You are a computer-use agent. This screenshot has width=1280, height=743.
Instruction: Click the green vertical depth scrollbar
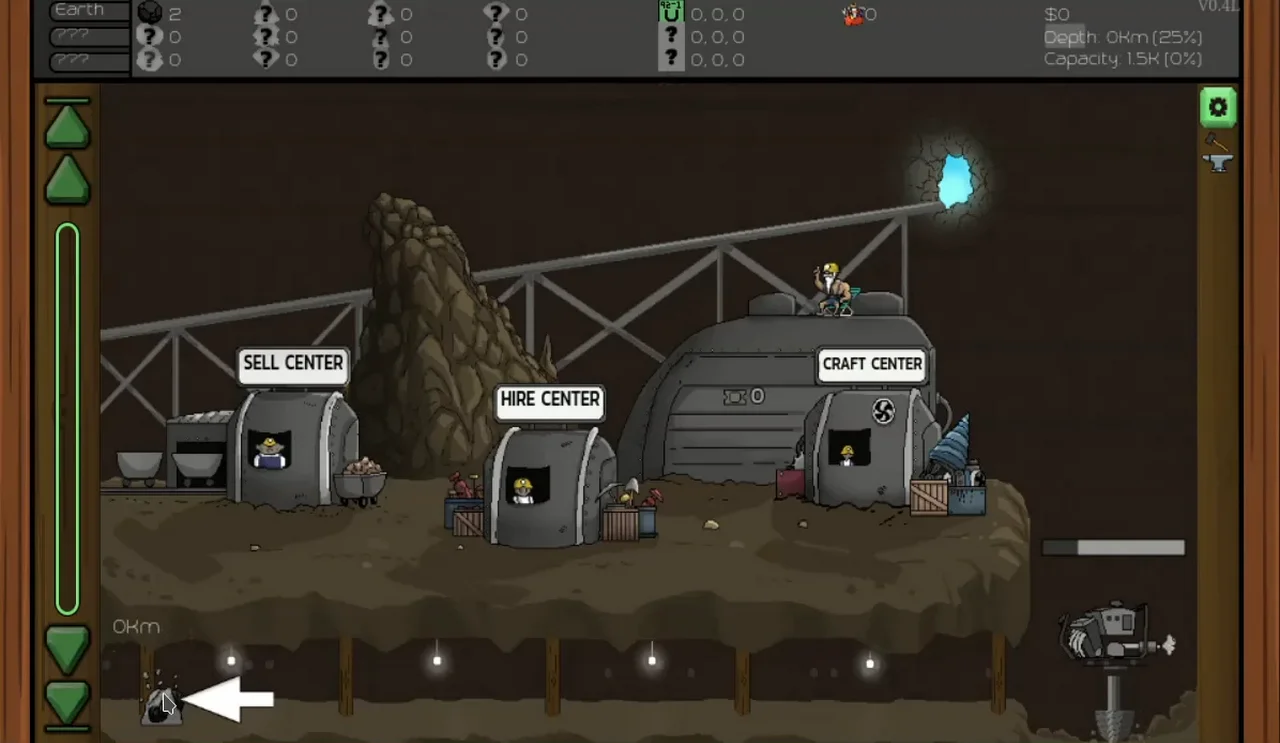point(67,418)
